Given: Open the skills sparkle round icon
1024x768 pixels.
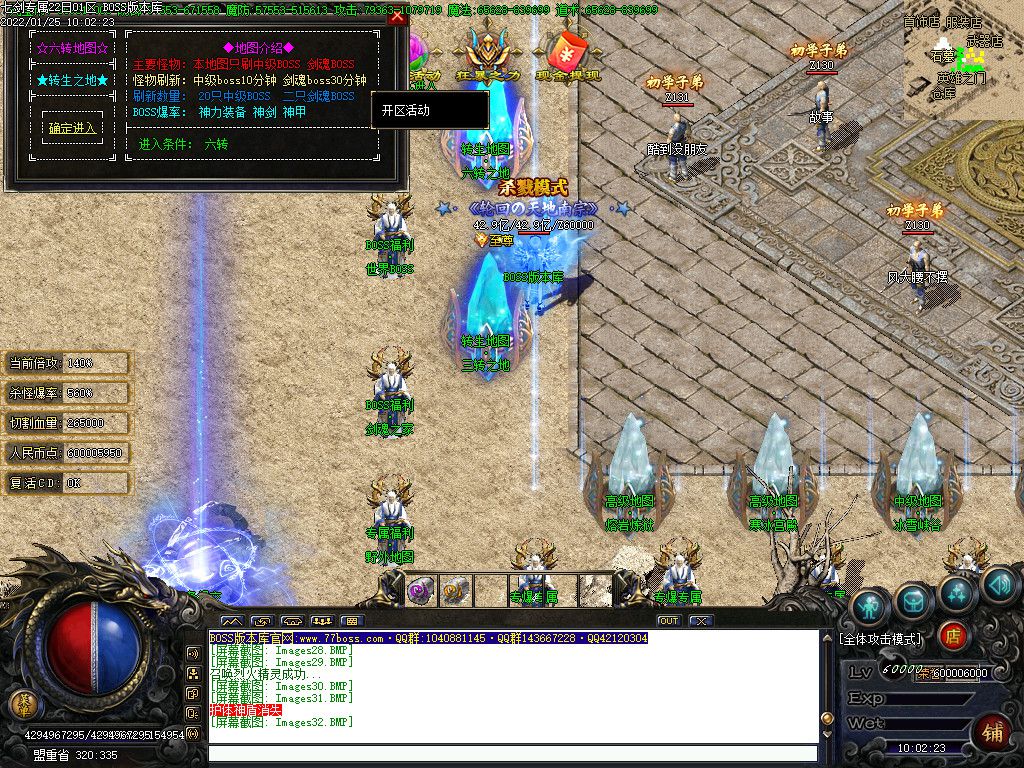Looking at the screenshot, I should pyautogui.click(x=957, y=592).
